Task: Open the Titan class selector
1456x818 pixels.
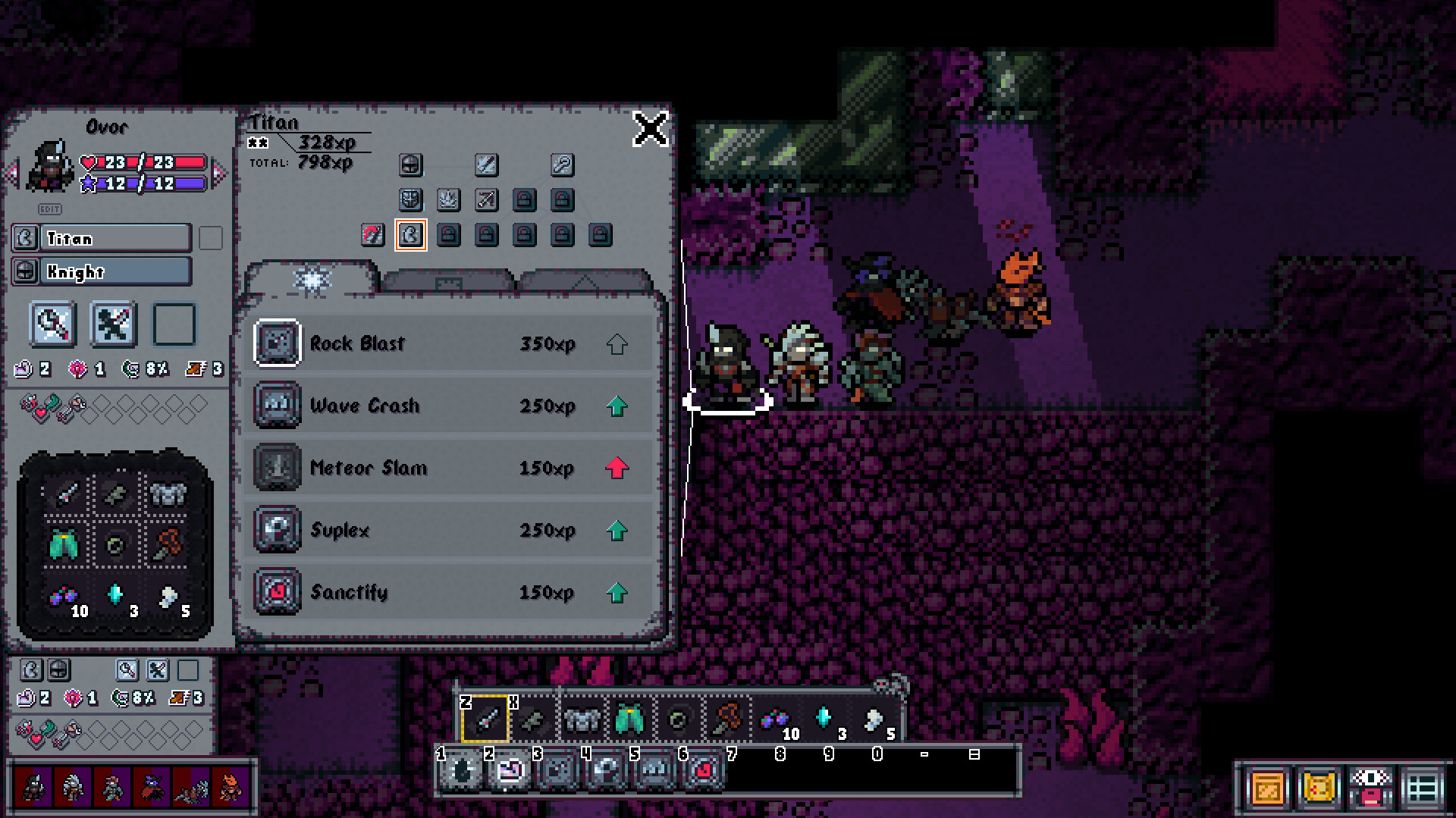Action: [x=106, y=238]
